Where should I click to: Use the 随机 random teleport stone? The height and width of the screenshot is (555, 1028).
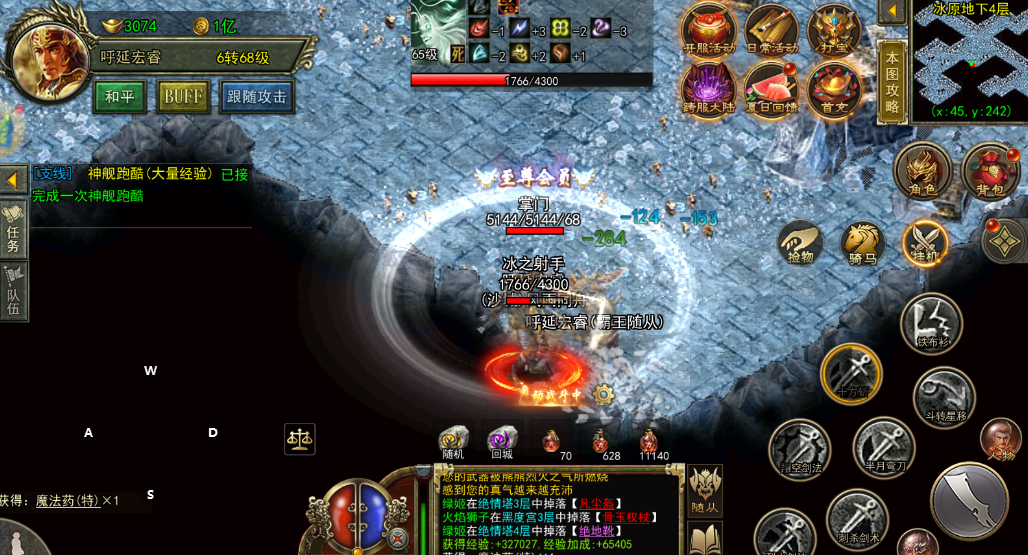point(453,441)
